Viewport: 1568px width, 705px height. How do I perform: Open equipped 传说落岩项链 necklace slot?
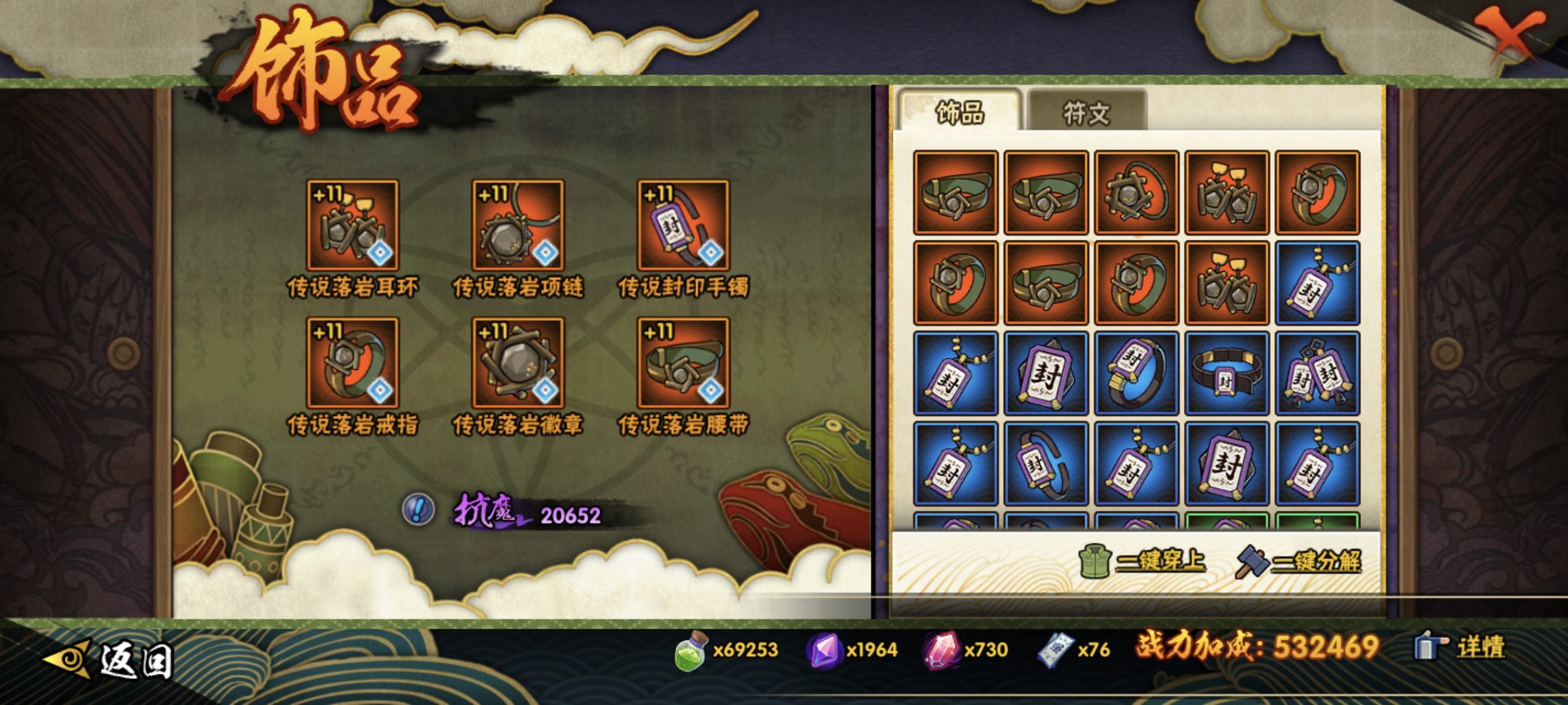coord(518,226)
